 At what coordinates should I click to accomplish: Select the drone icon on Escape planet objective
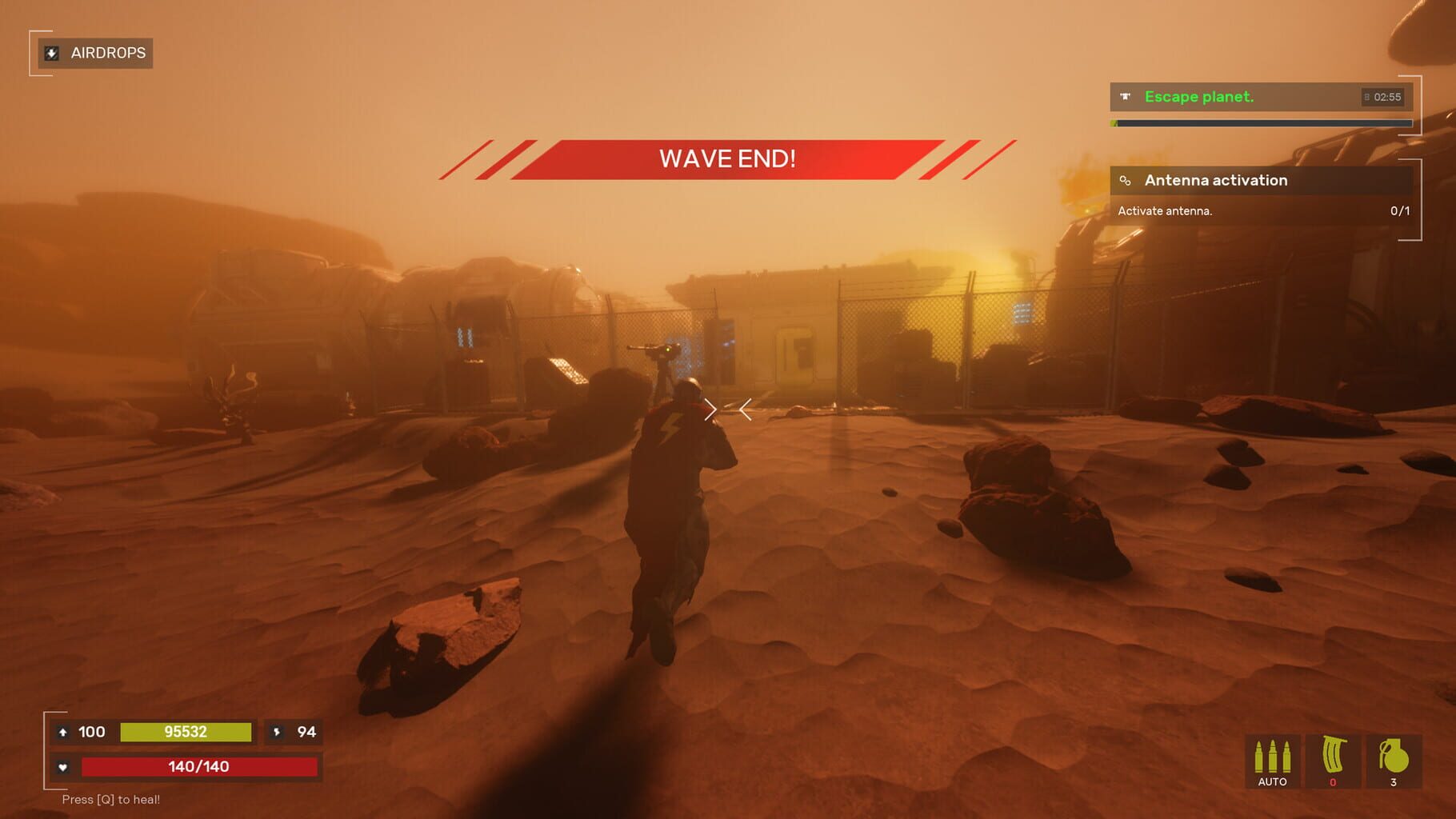coord(1126,96)
